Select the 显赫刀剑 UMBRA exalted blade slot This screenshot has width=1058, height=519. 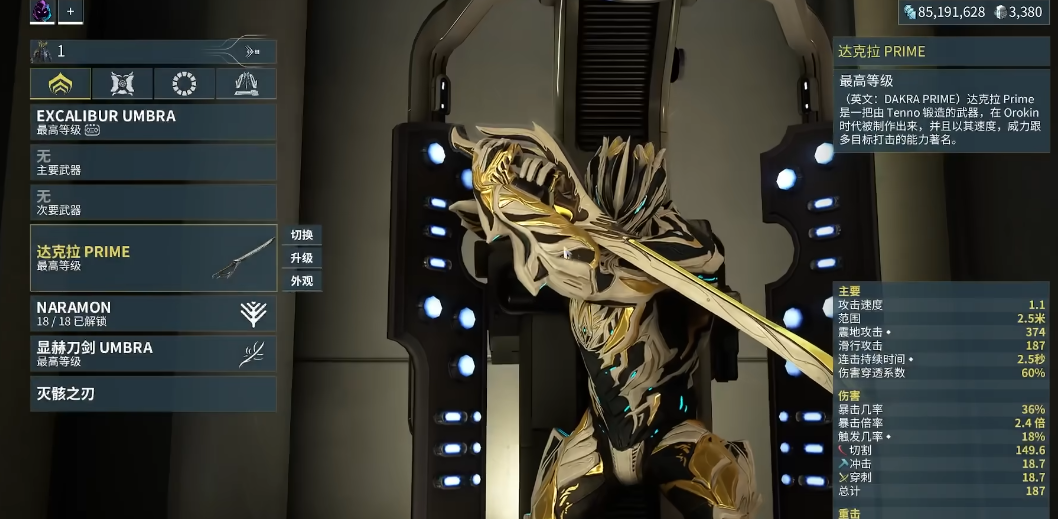(153, 354)
